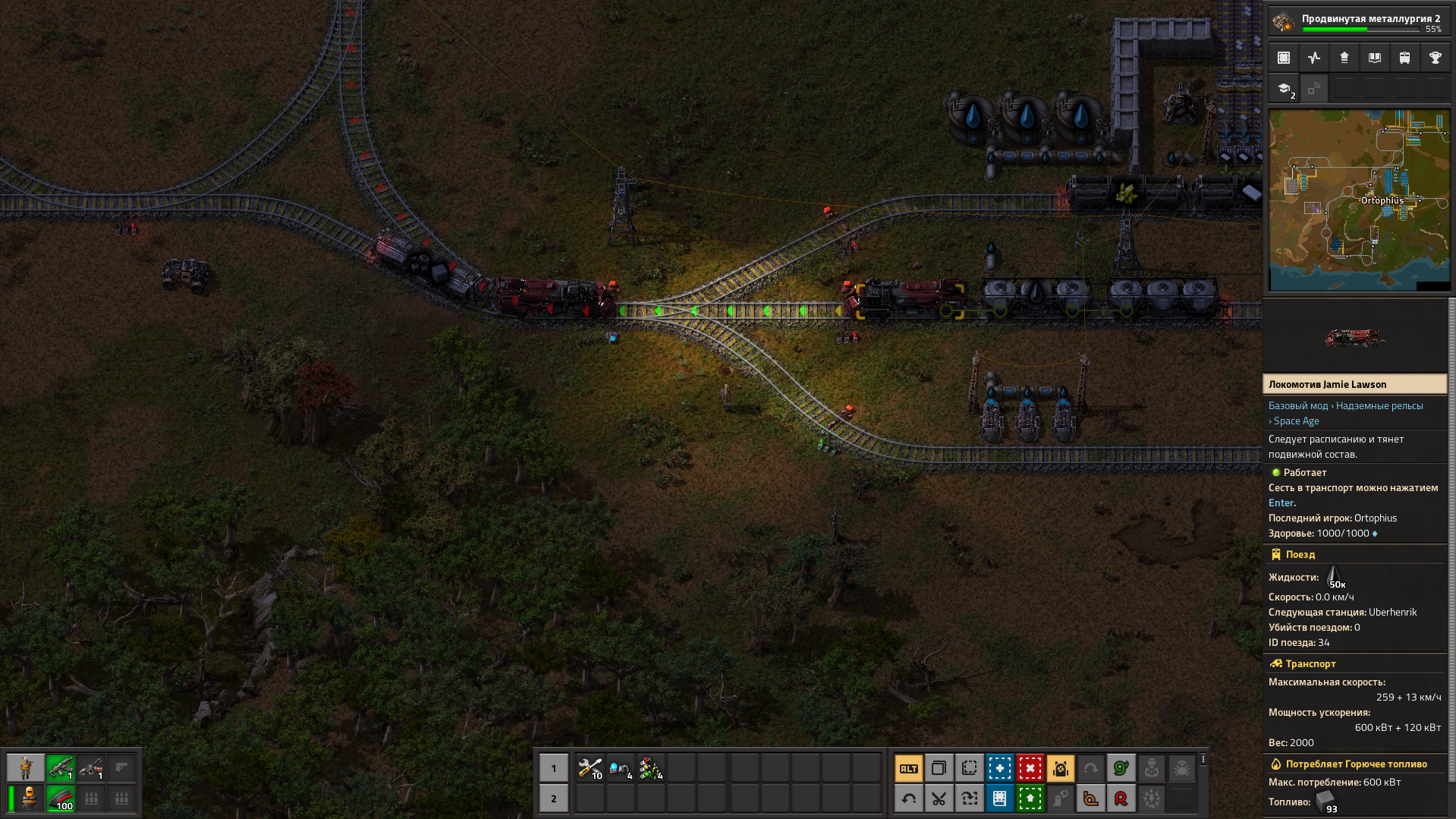The height and width of the screenshot is (819, 1456).
Task: Select the red deconstruction planner tool
Action: click(x=1030, y=769)
